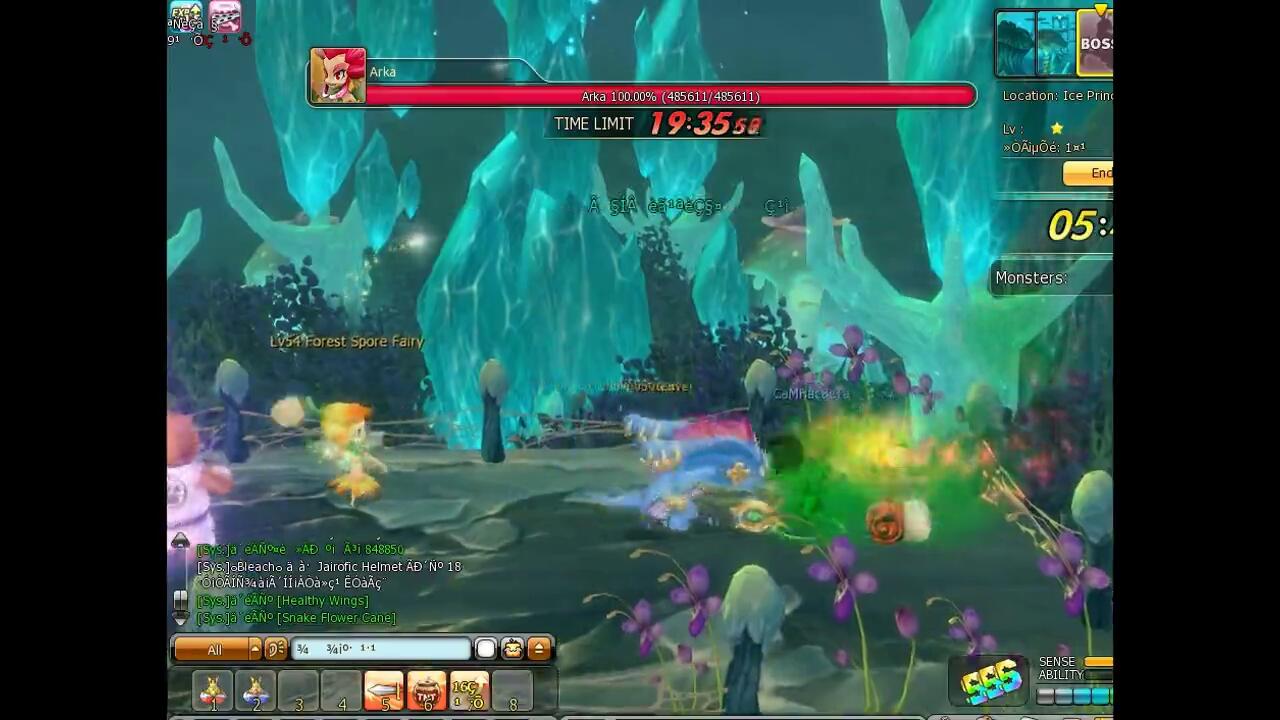This screenshot has height=720, width=1280.
Task: Select the first dungeon stage thumbnail
Action: click(x=1015, y=44)
